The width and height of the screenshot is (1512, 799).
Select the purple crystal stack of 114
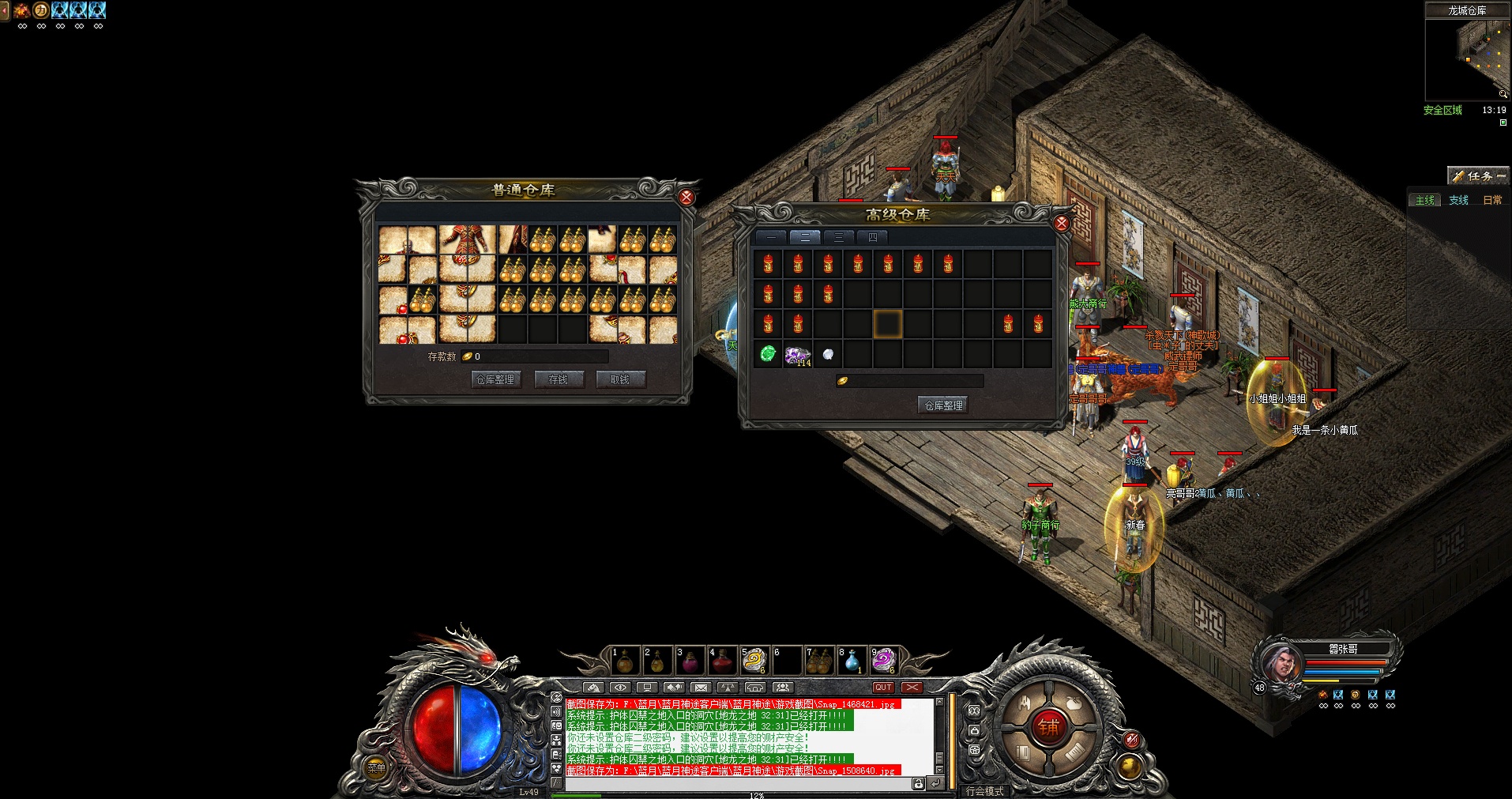coord(797,356)
